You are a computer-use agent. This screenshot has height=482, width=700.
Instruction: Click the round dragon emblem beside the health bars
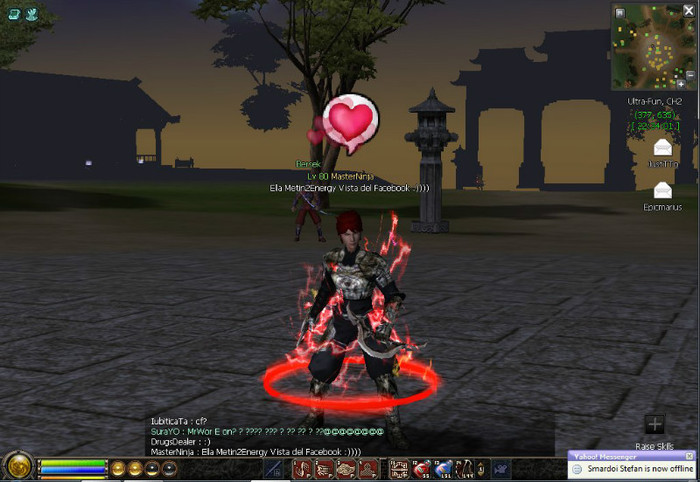coord(17,467)
